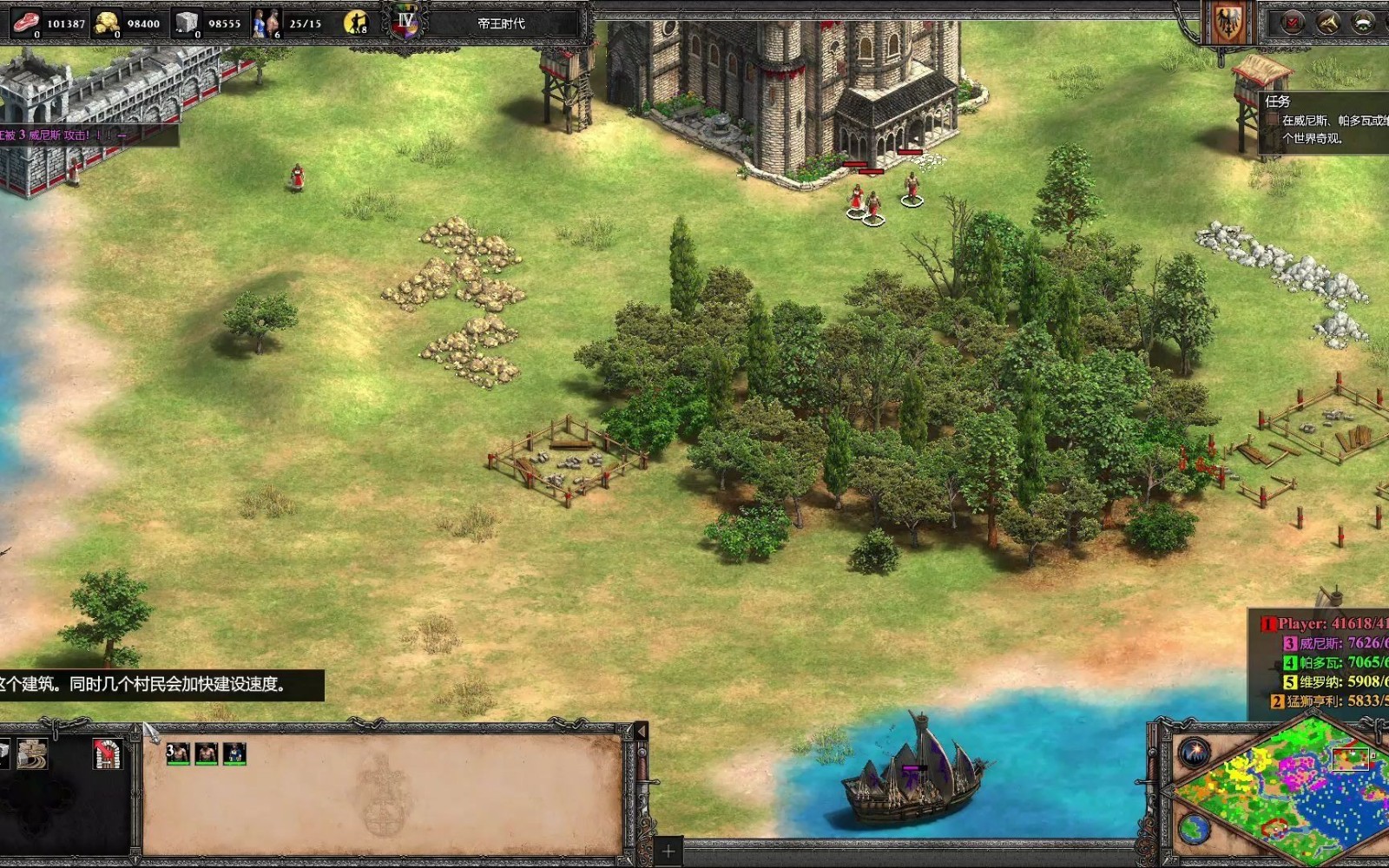The image size is (1389, 868).
Task: Click the stone arch with red arrow icon
Action: 107,753
